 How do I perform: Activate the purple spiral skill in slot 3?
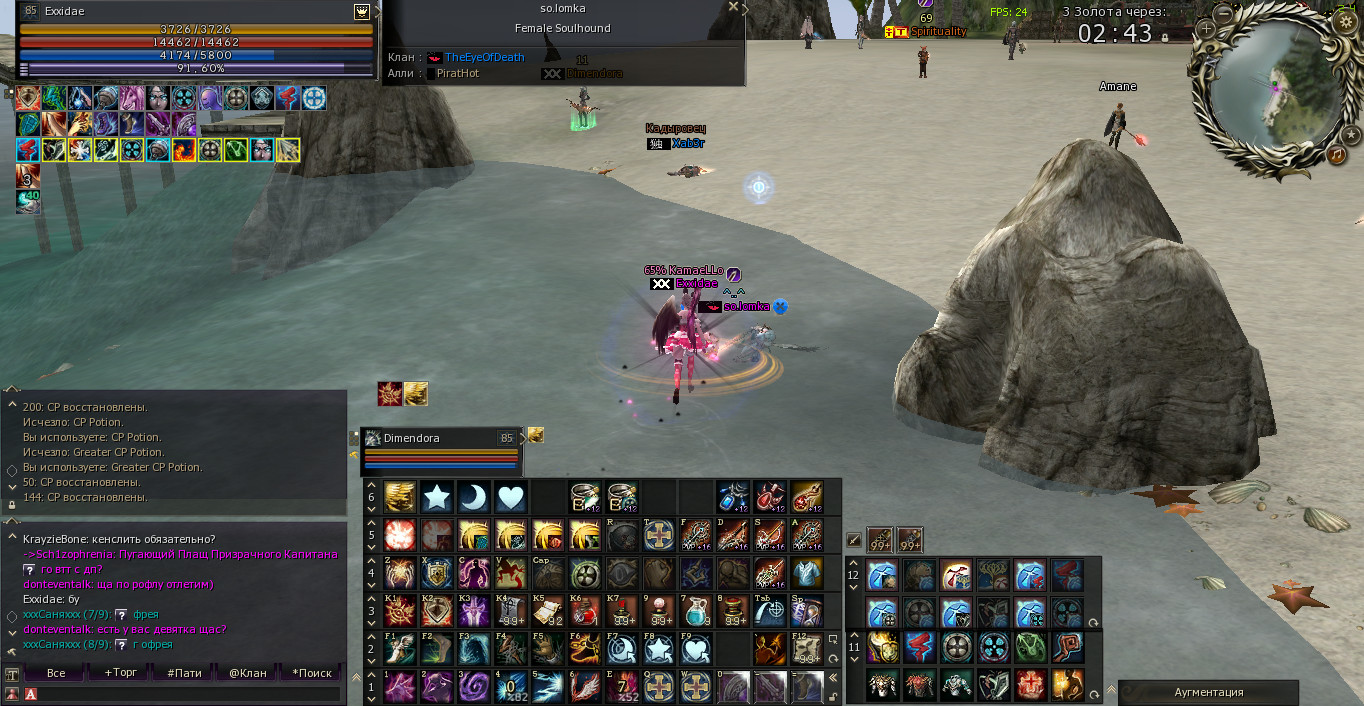coord(473,686)
